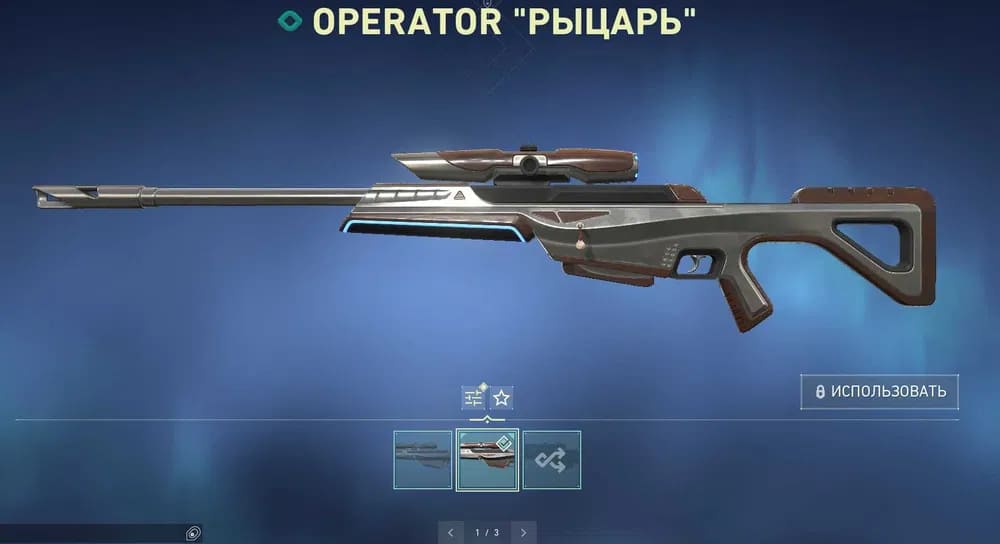This screenshot has height=544, width=1000.
Task: Open the sliders customization tab
Action: click(473, 398)
